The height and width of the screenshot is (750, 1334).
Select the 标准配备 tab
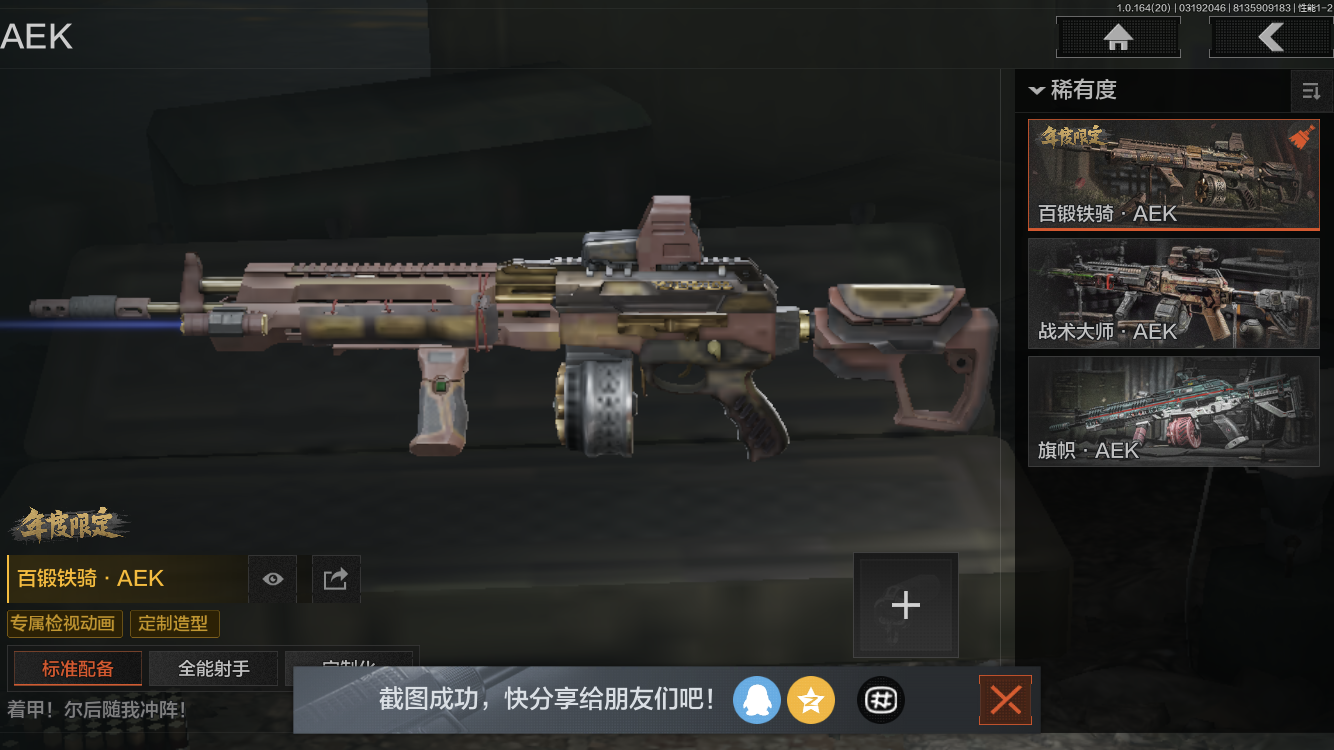[77, 668]
